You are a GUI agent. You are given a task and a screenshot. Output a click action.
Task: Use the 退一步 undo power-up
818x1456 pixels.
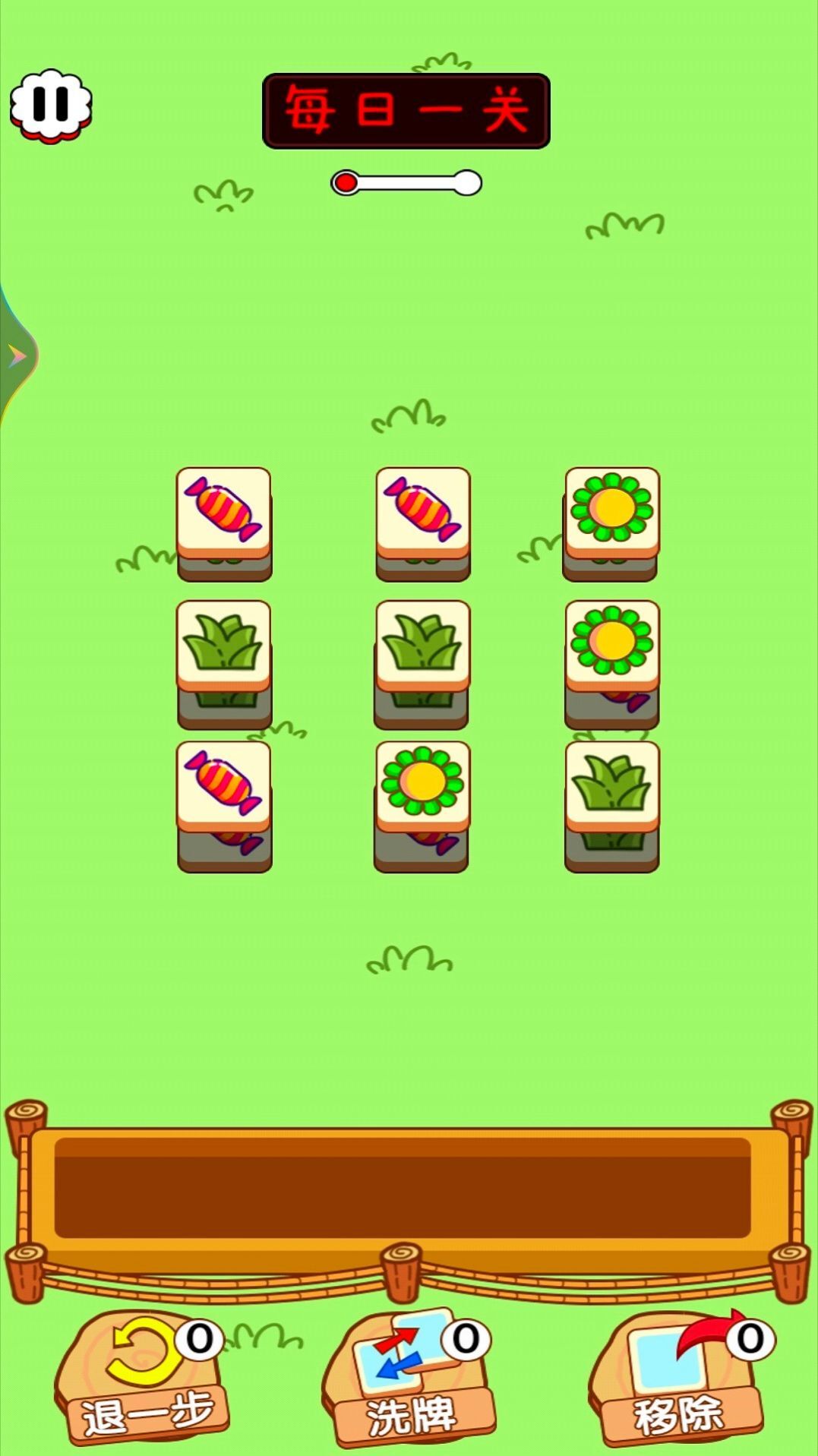tap(142, 1376)
